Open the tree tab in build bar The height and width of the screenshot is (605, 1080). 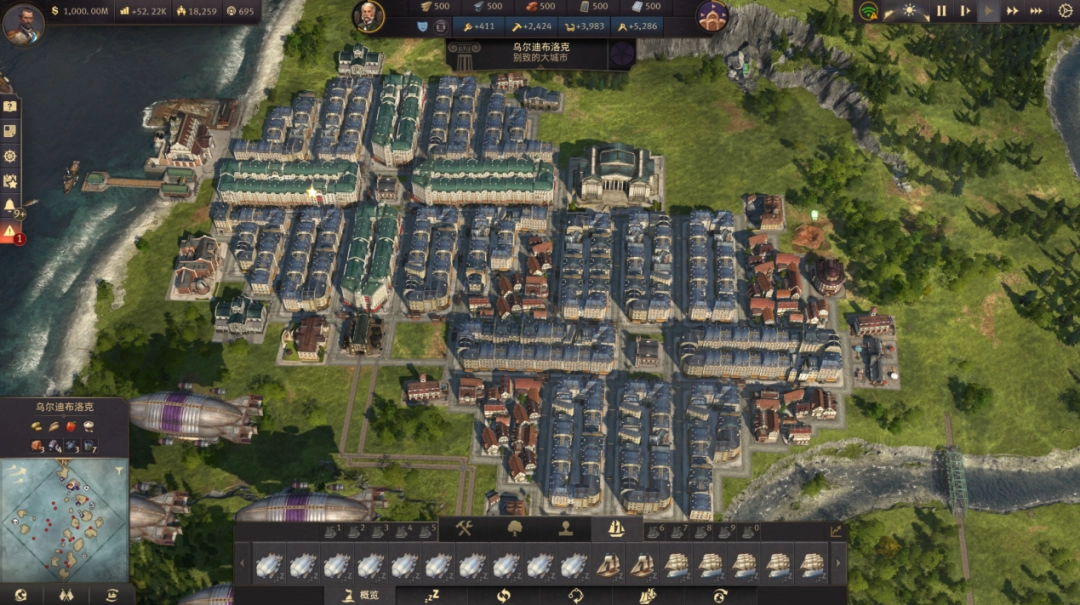[x=515, y=529]
